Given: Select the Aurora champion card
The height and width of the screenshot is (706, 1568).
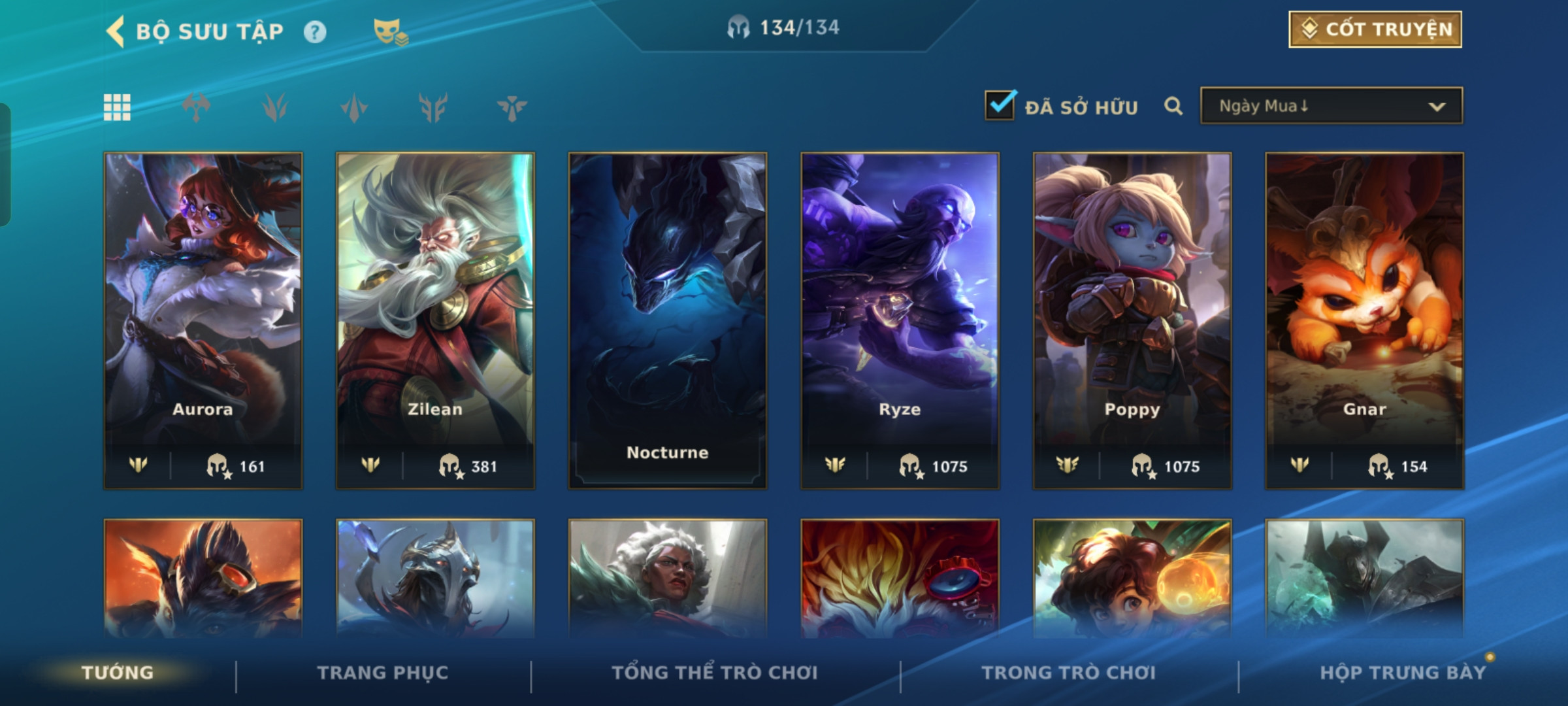Looking at the screenshot, I should pos(203,320).
